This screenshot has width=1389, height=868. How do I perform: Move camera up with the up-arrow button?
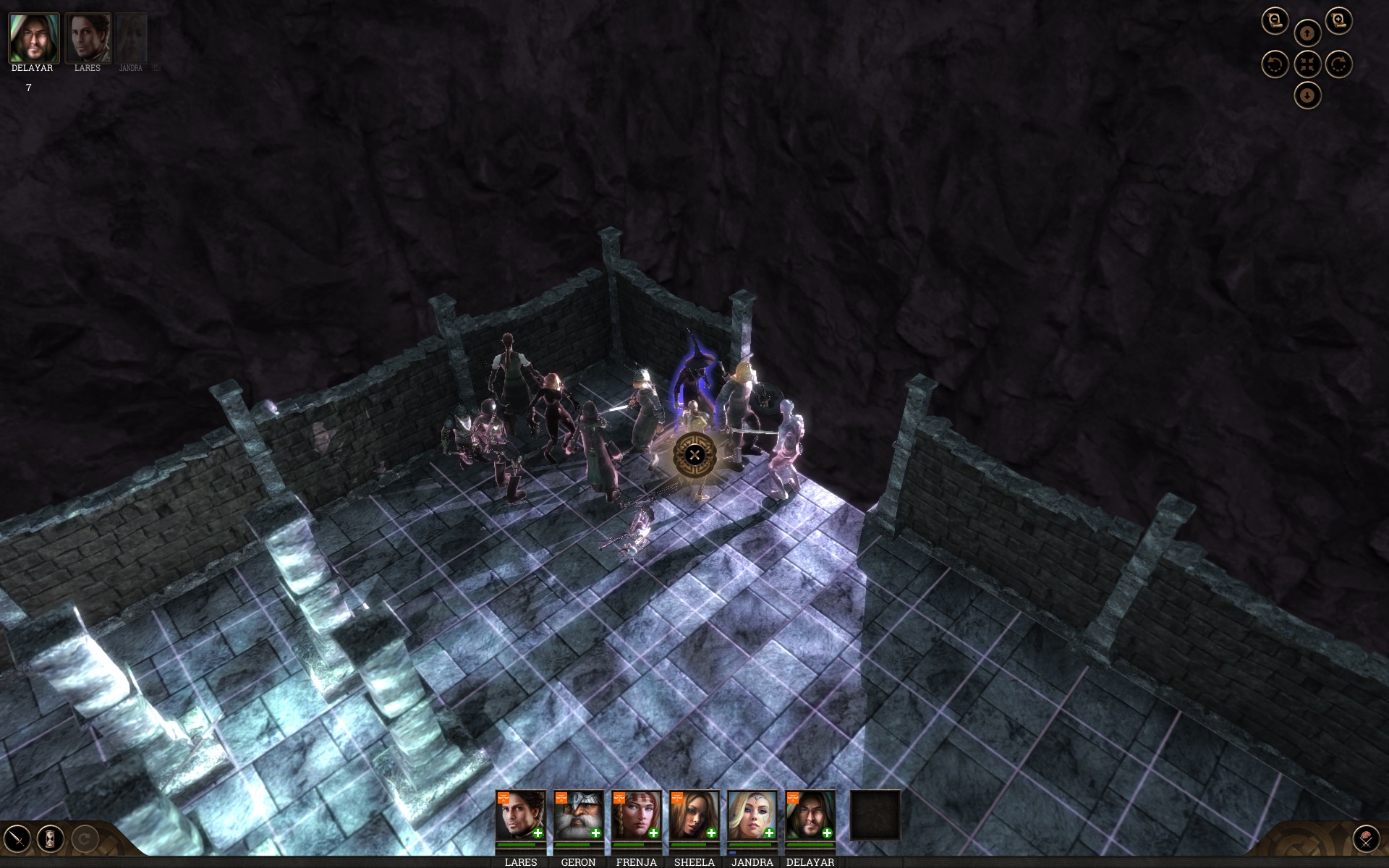pos(1307,33)
